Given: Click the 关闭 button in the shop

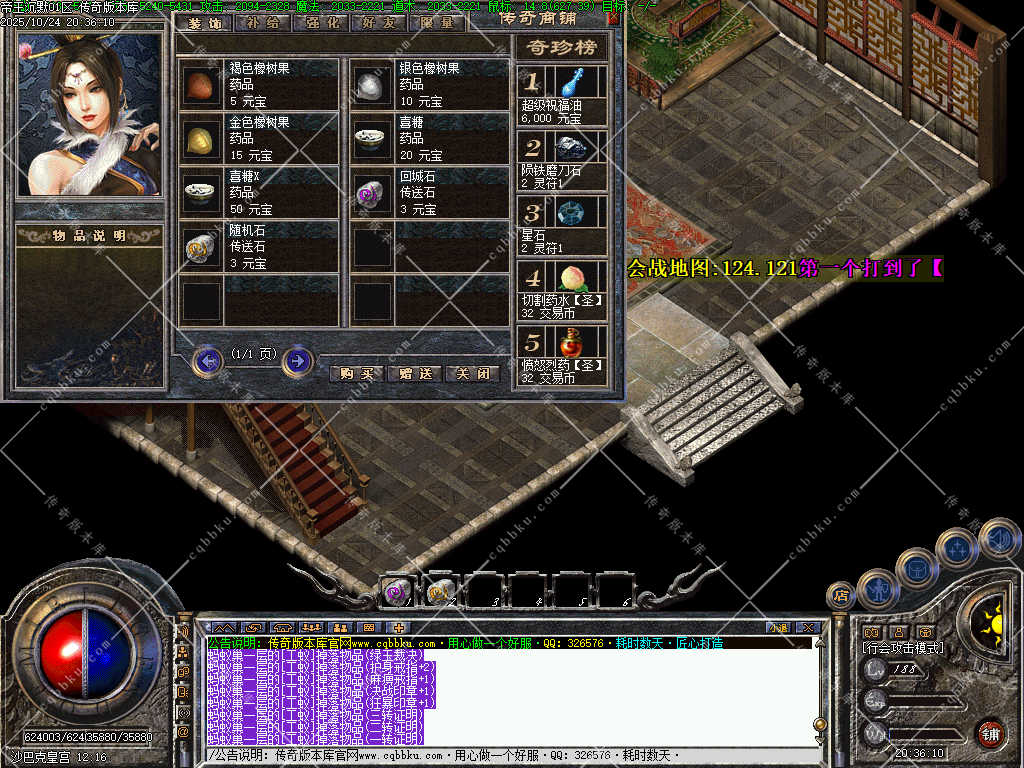Looking at the screenshot, I should [x=472, y=374].
